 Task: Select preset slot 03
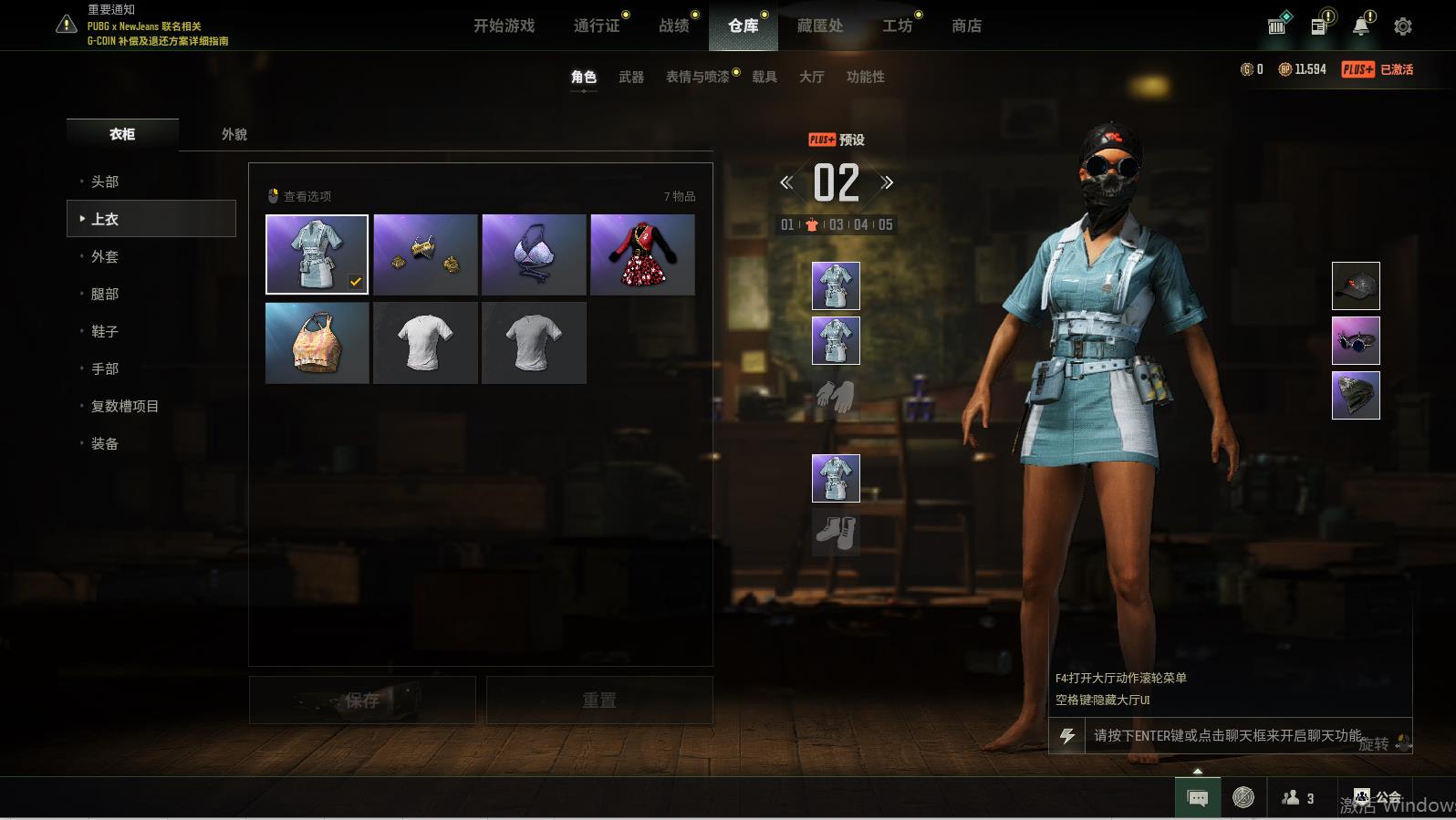(836, 224)
